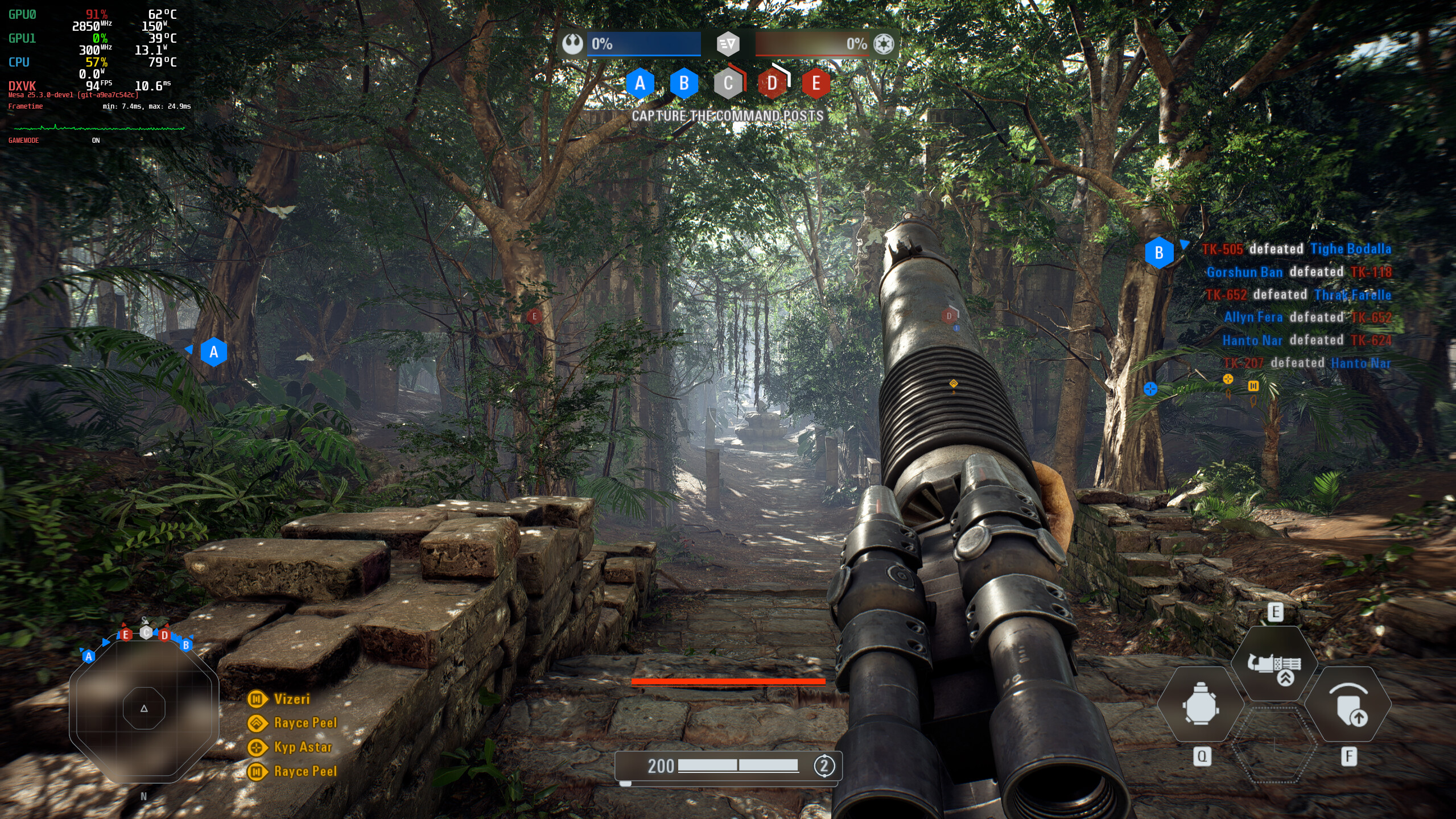Click the center hexagon between the team score bars
The height and width of the screenshot is (819, 1456).
point(728,44)
